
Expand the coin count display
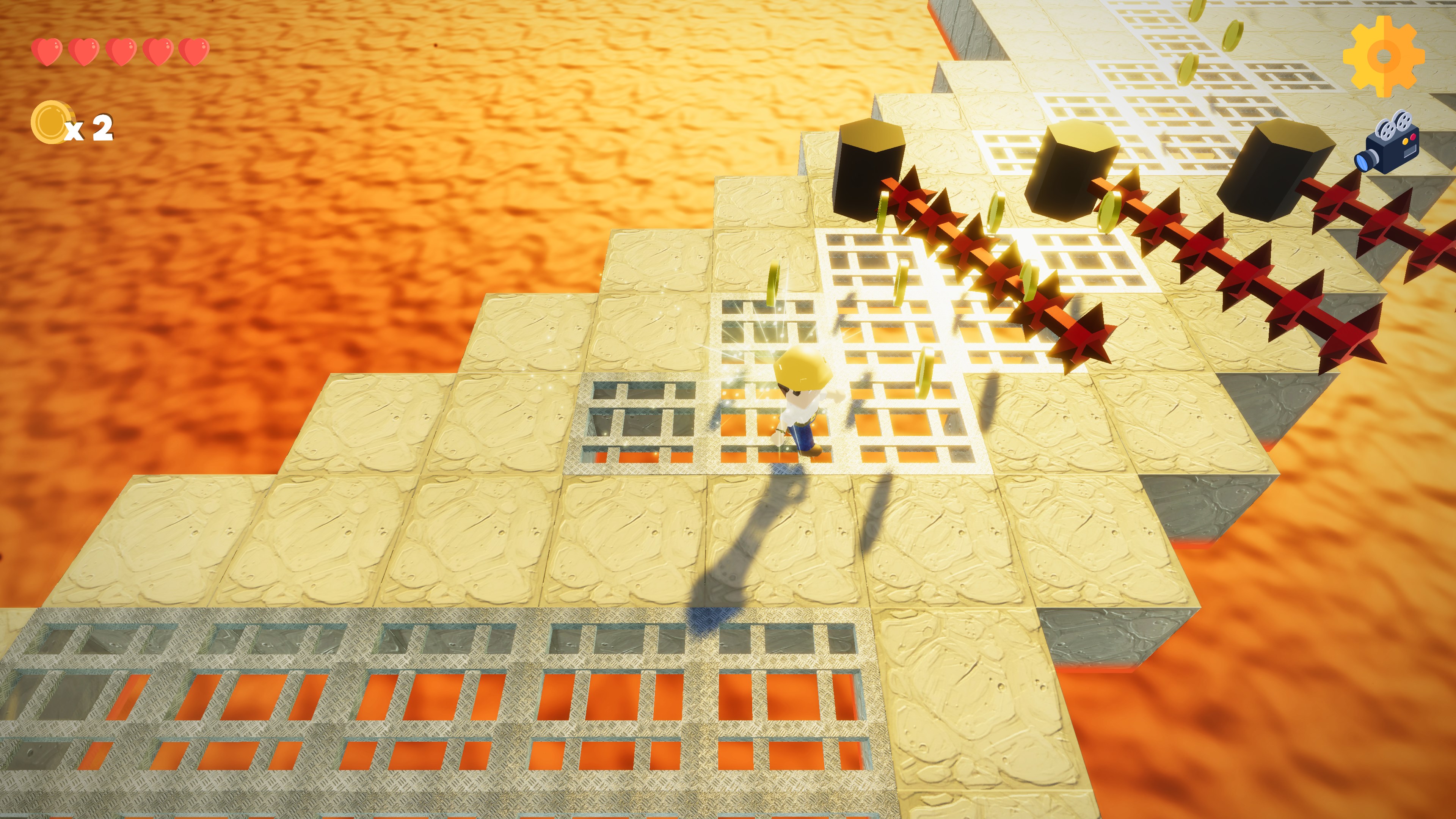[74, 126]
